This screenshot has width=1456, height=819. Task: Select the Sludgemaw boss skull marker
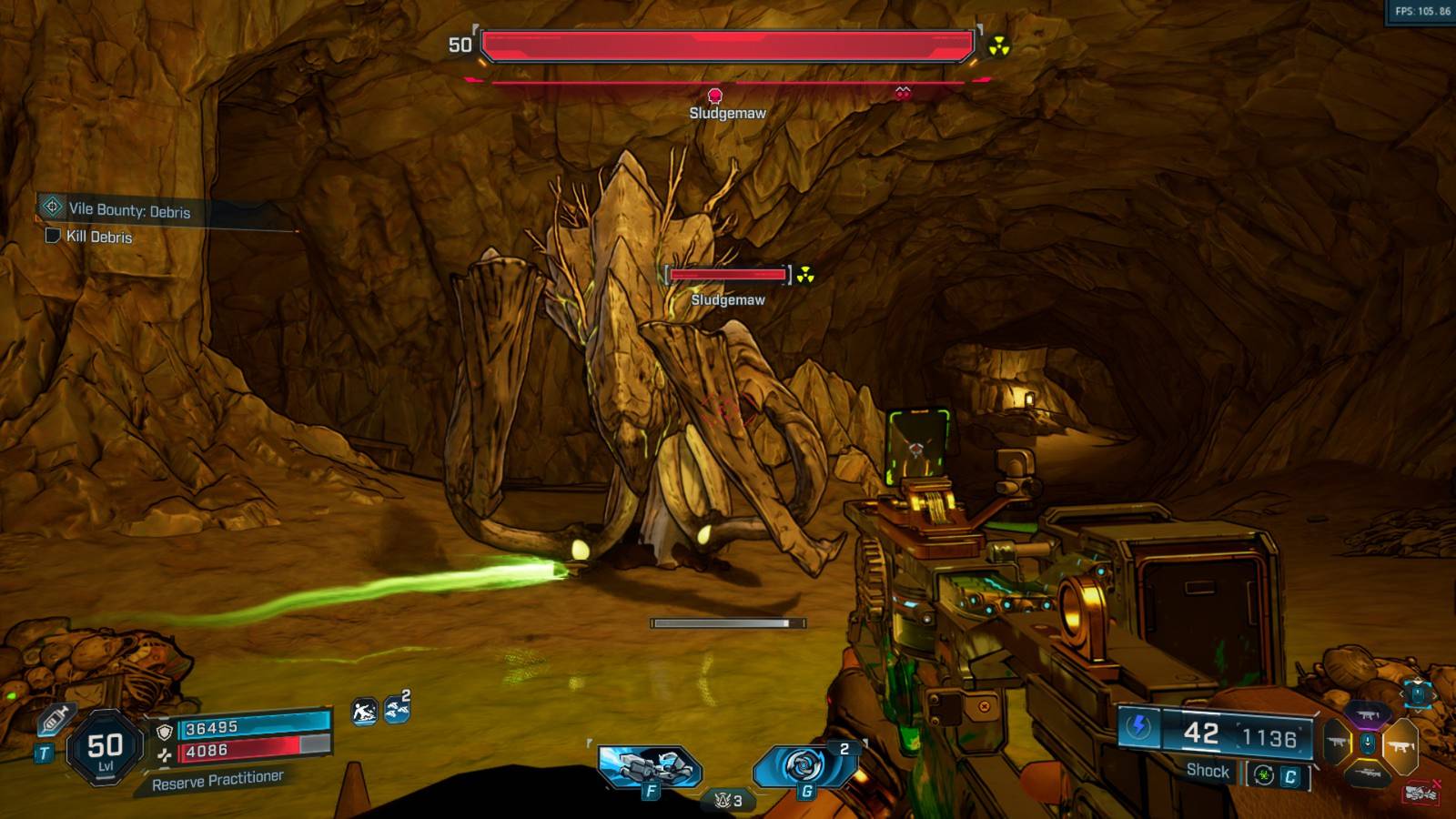click(715, 95)
